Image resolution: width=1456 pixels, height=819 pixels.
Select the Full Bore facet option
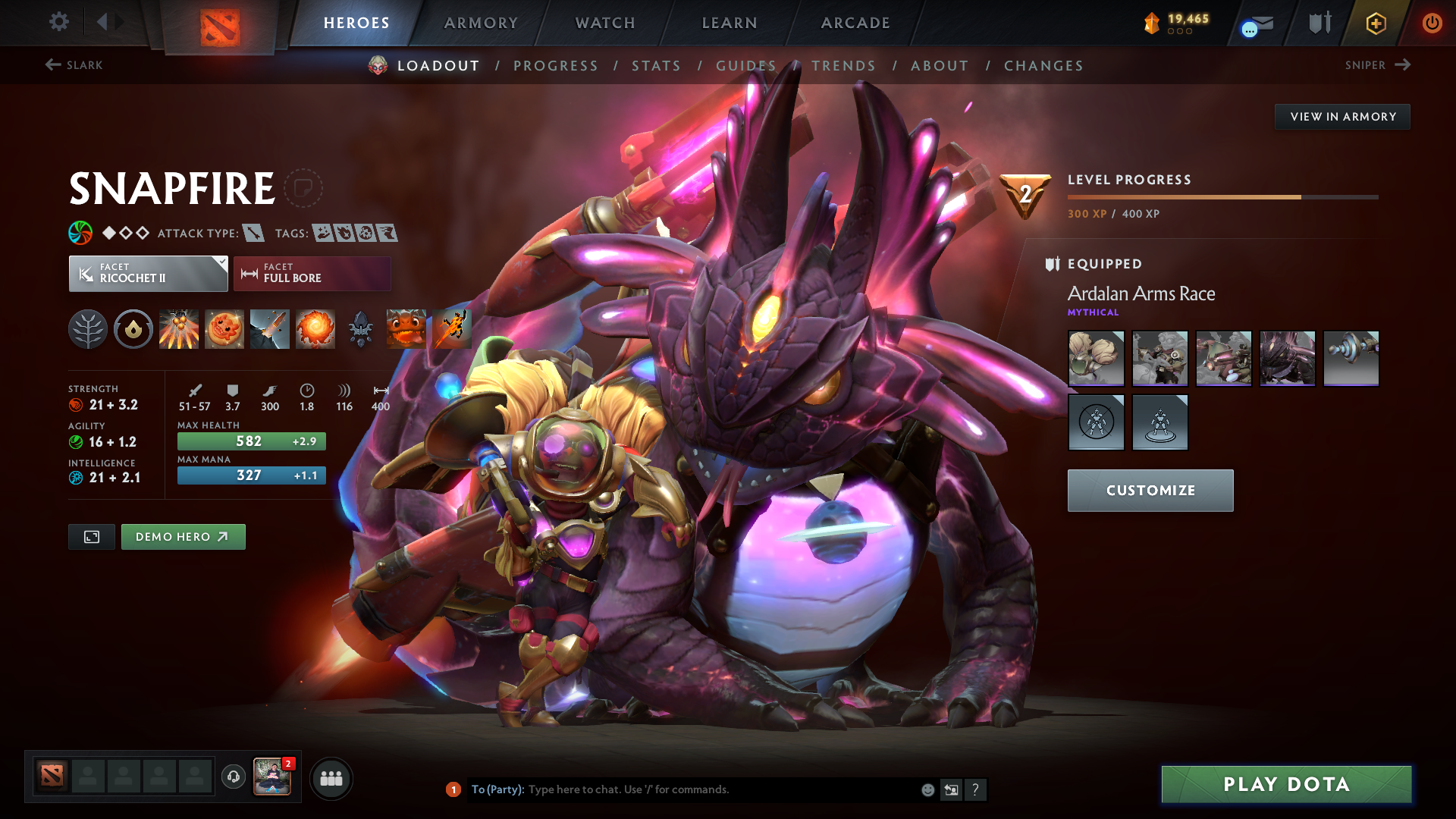tap(312, 273)
